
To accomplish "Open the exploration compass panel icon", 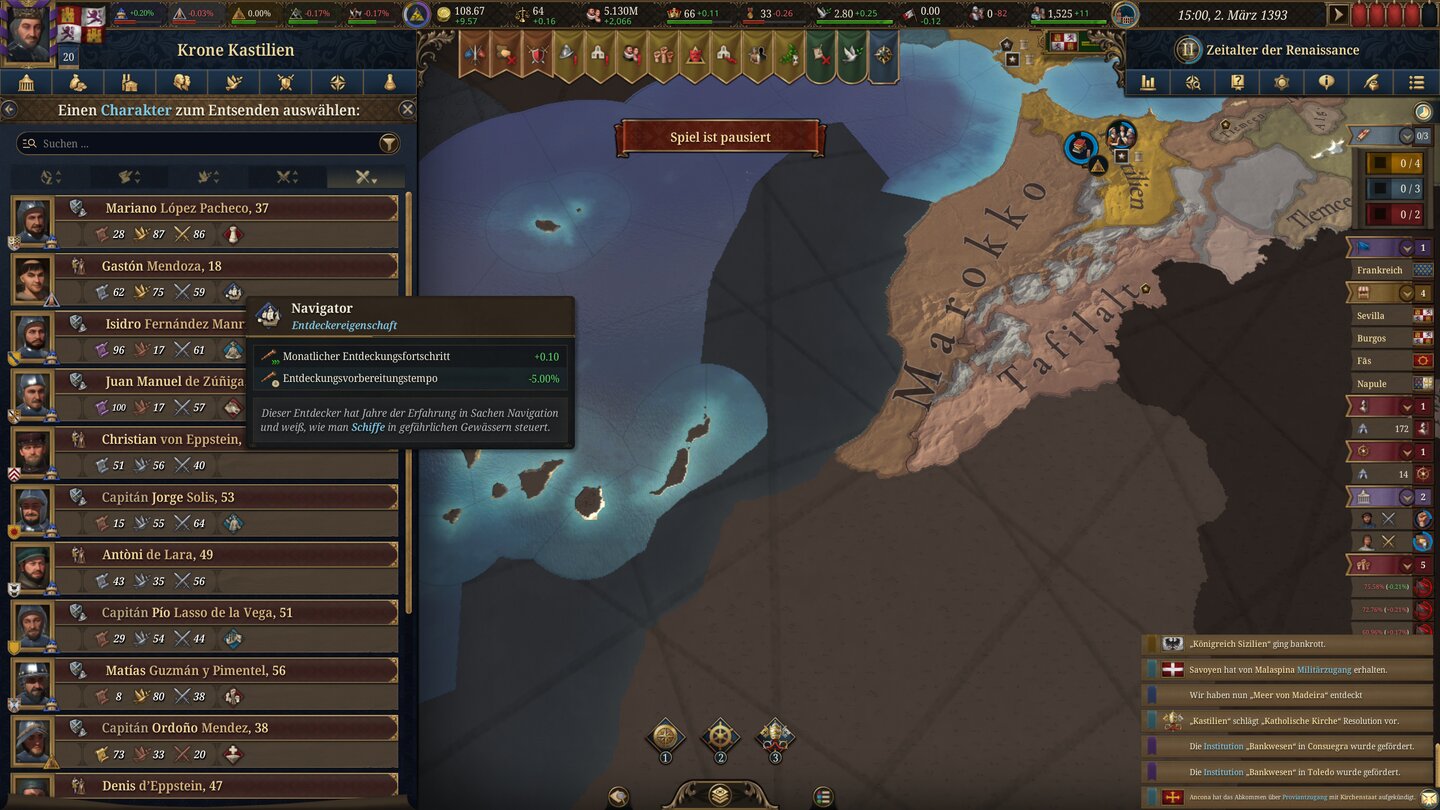I will point(337,83).
